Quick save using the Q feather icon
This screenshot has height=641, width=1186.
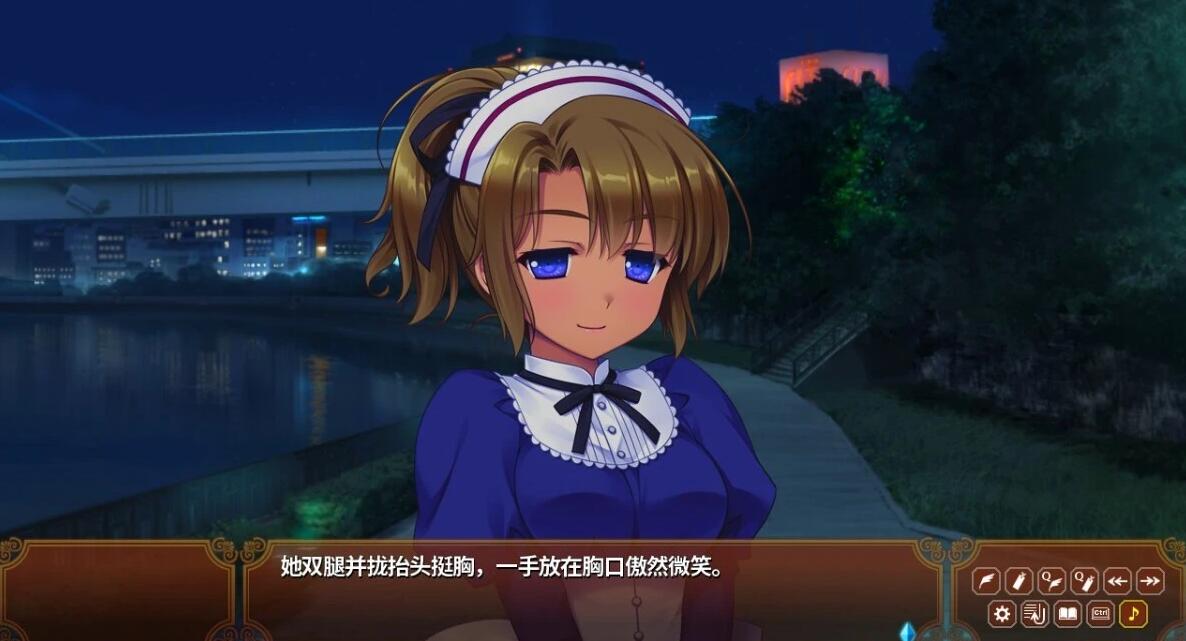point(1052,581)
